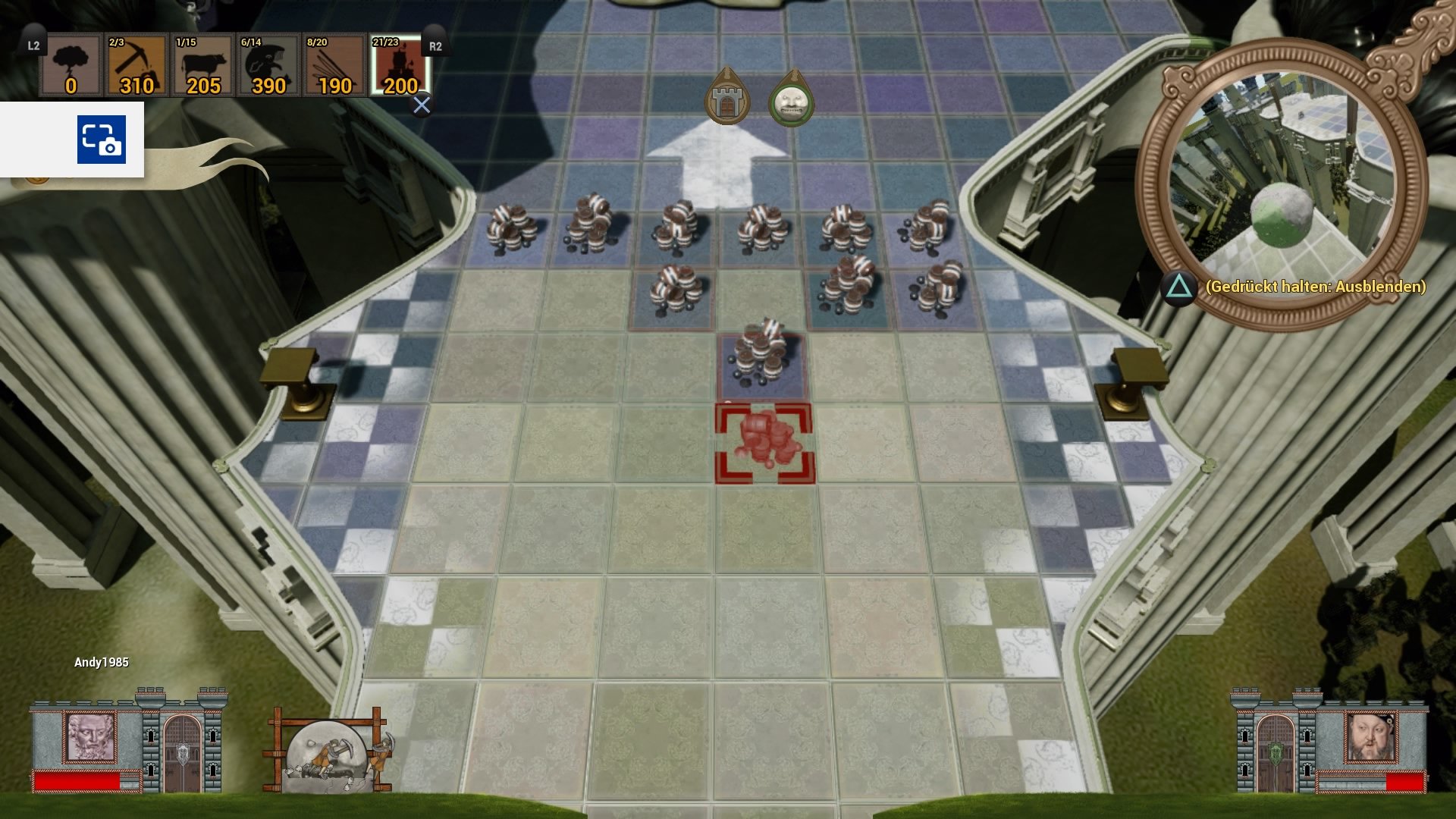
Task: Place unit on the red highlighted tile
Action: click(x=764, y=444)
